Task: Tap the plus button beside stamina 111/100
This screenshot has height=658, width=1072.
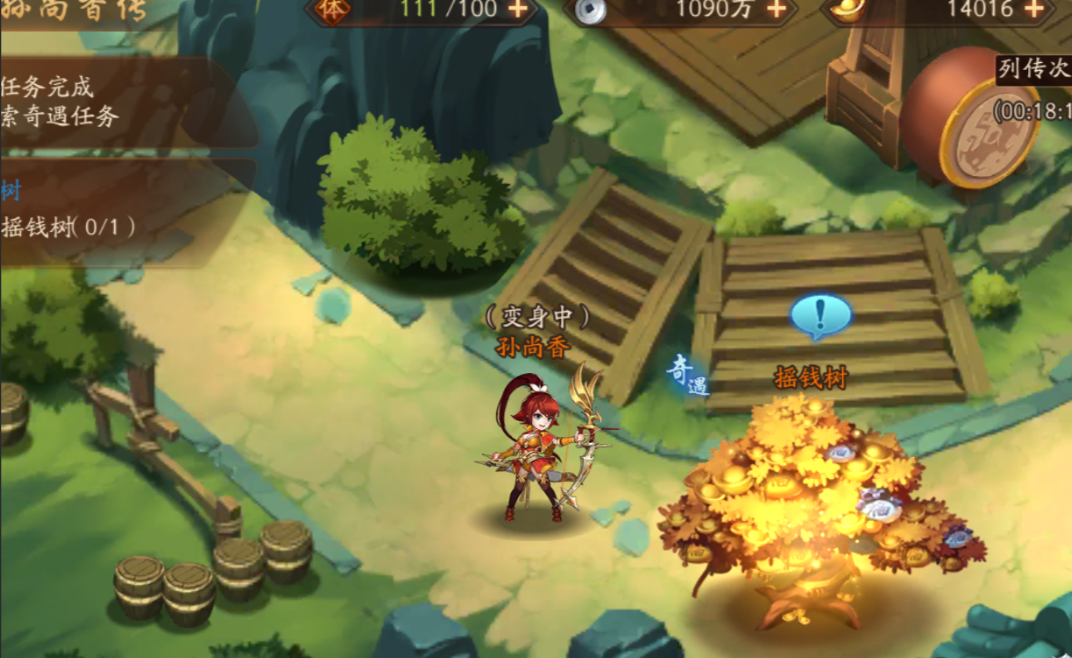Action: 516,9
